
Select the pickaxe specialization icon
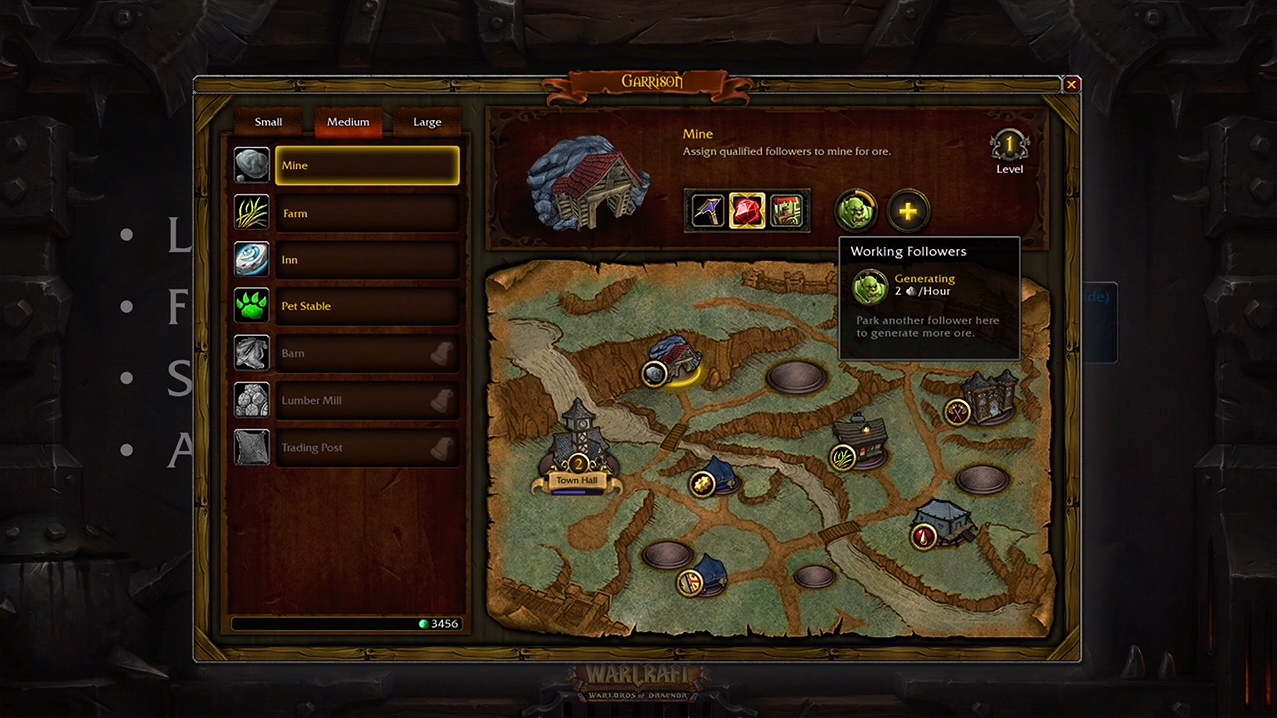[x=708, y=211]
